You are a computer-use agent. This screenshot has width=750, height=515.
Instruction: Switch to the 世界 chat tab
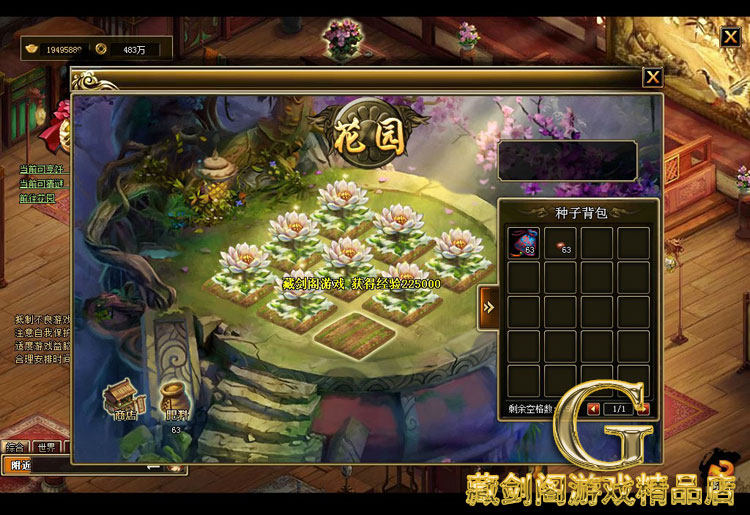click(x=47, y=447)
